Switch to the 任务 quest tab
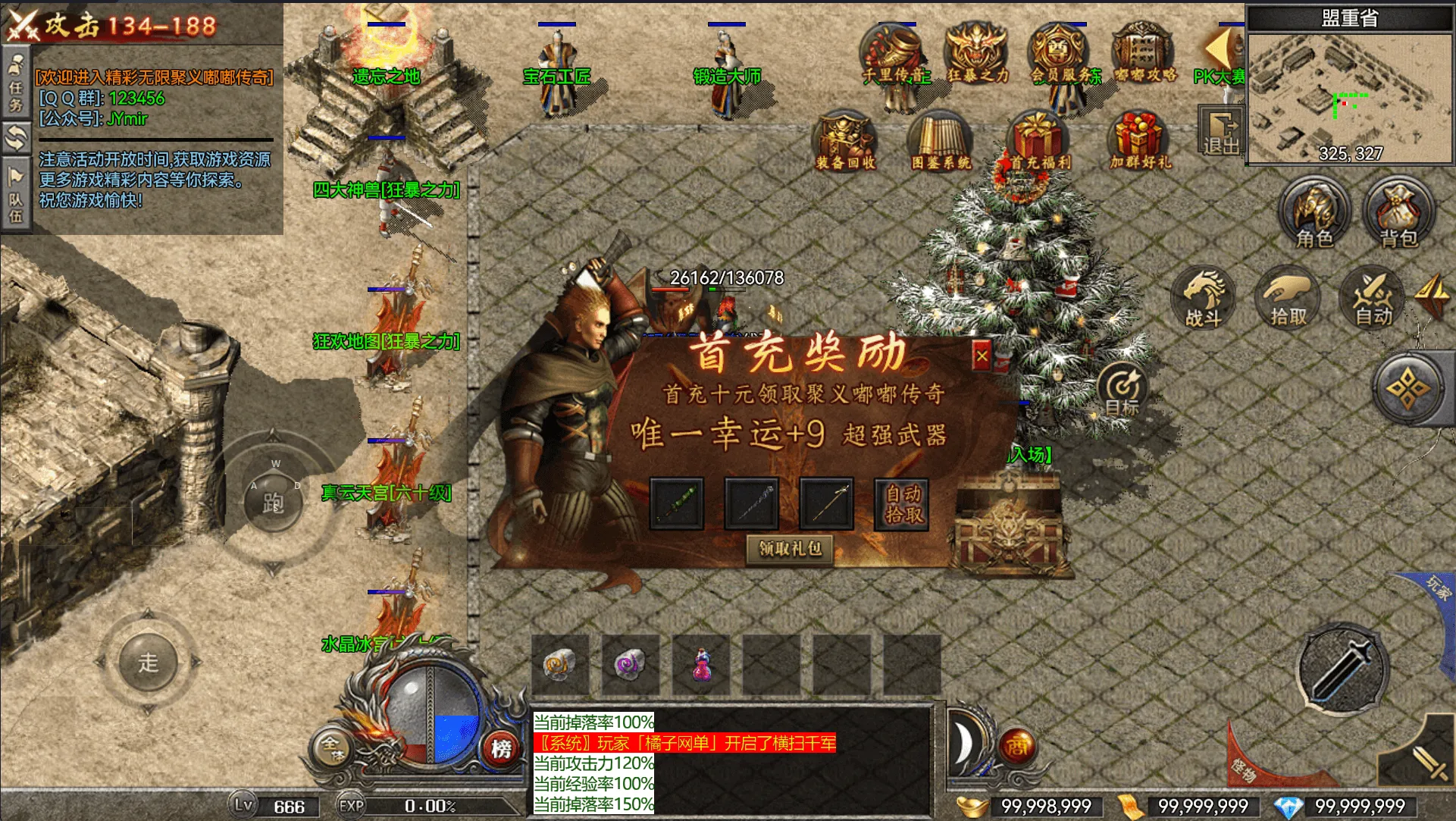Viewport: 1456px width, 821px height. click(x=15, y=83)
